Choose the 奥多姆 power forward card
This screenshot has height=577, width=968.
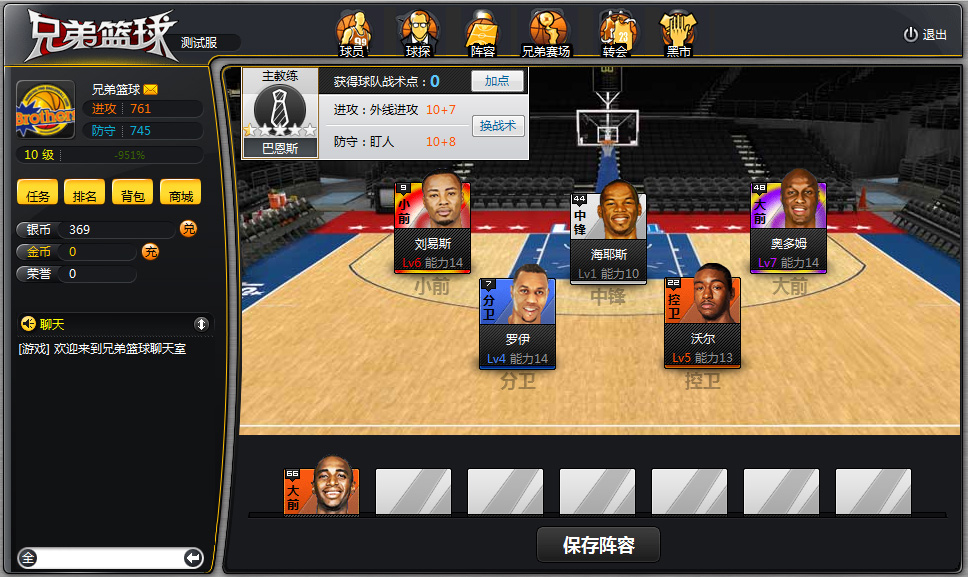coord(788,226)
